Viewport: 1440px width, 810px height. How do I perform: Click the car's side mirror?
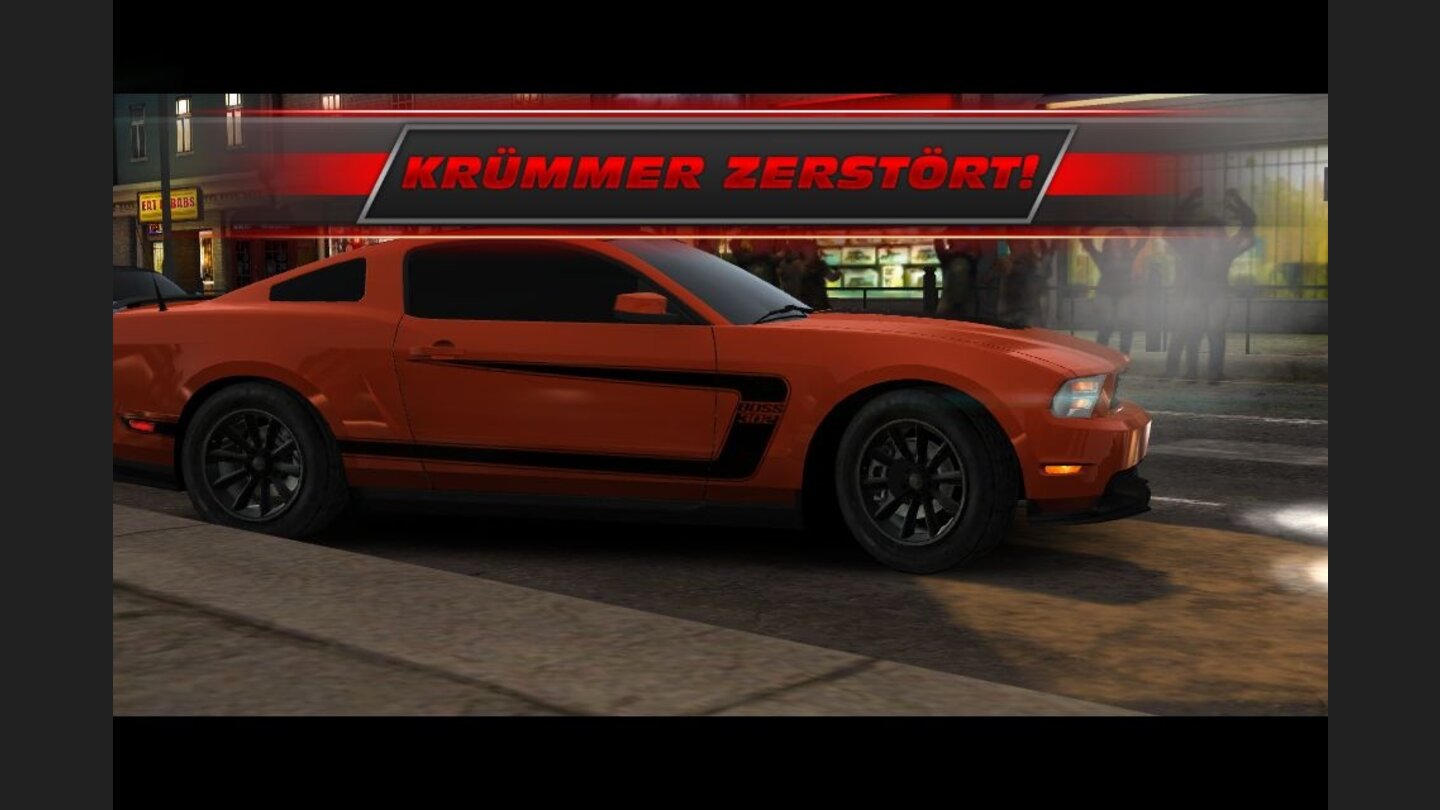point(641,300)
